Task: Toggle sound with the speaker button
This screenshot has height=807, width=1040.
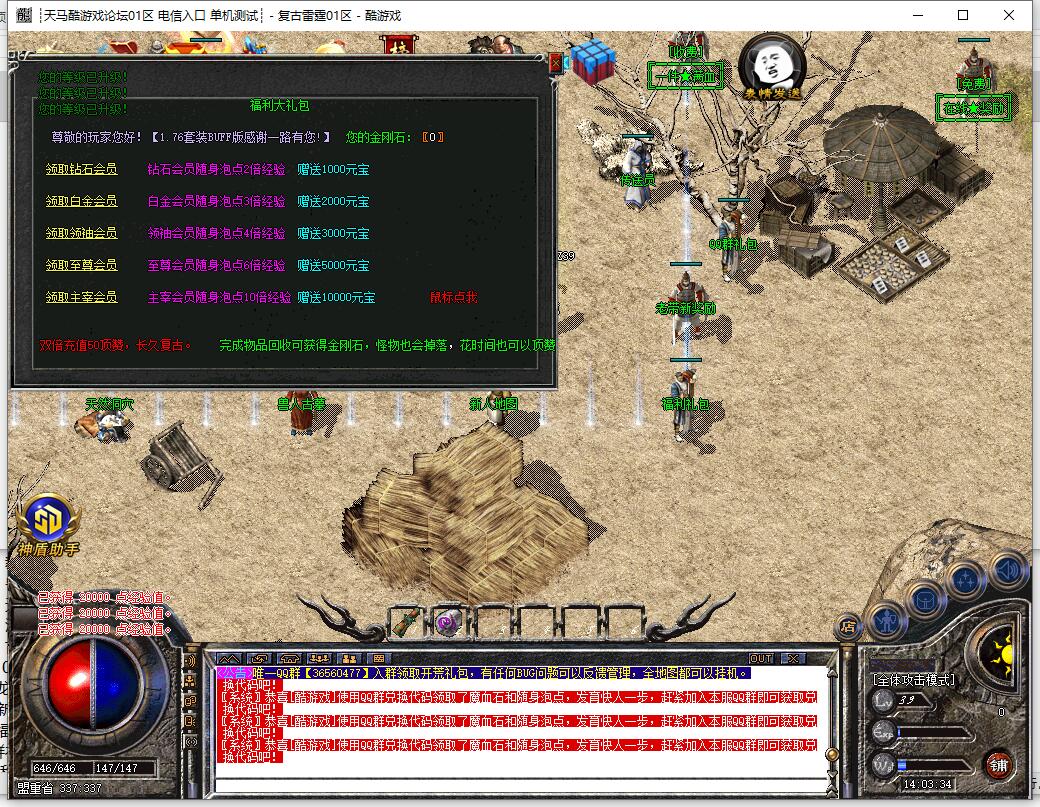Action: point(1008,571)
